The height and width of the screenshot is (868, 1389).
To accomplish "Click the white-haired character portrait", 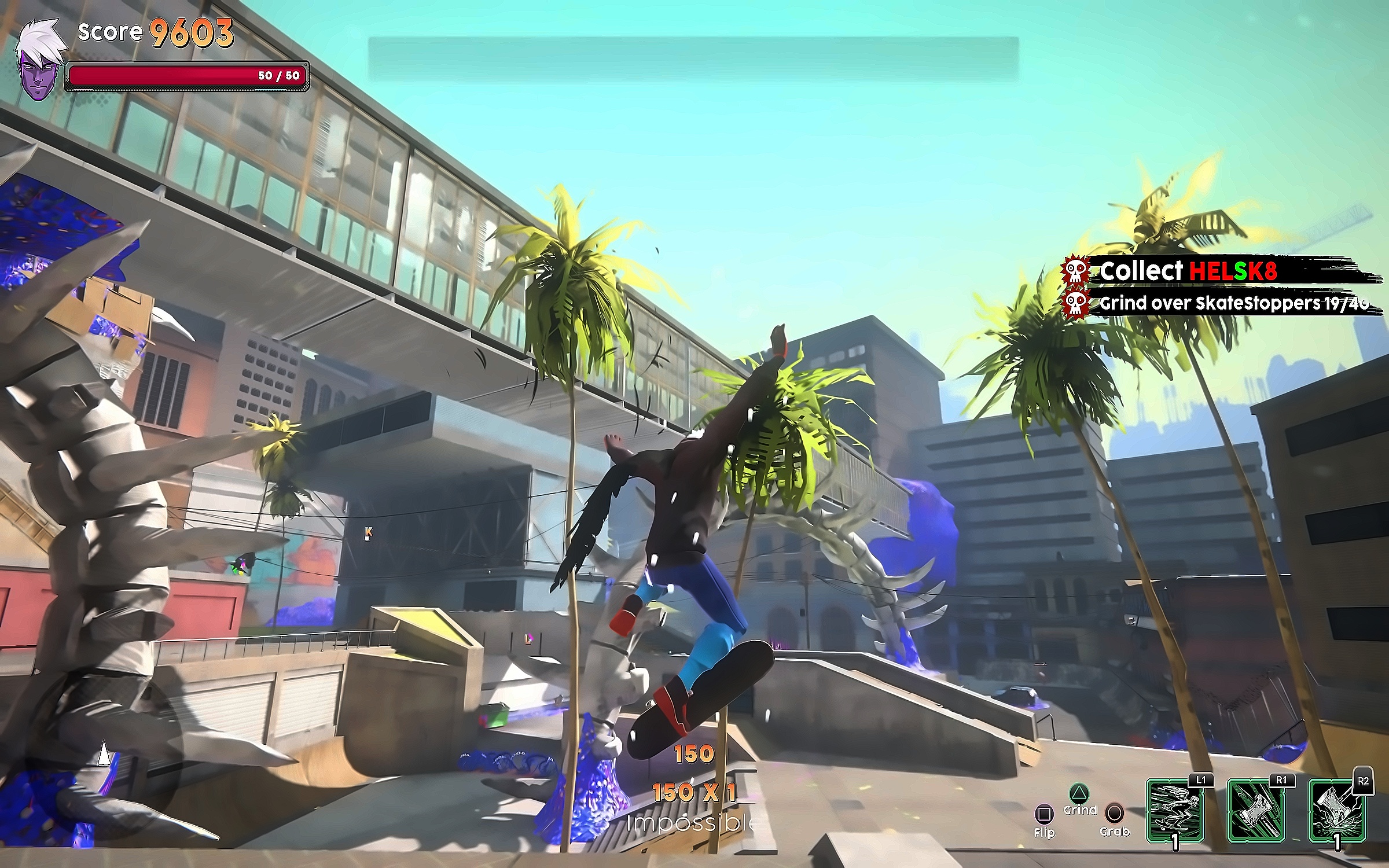I will coord(37,61).
